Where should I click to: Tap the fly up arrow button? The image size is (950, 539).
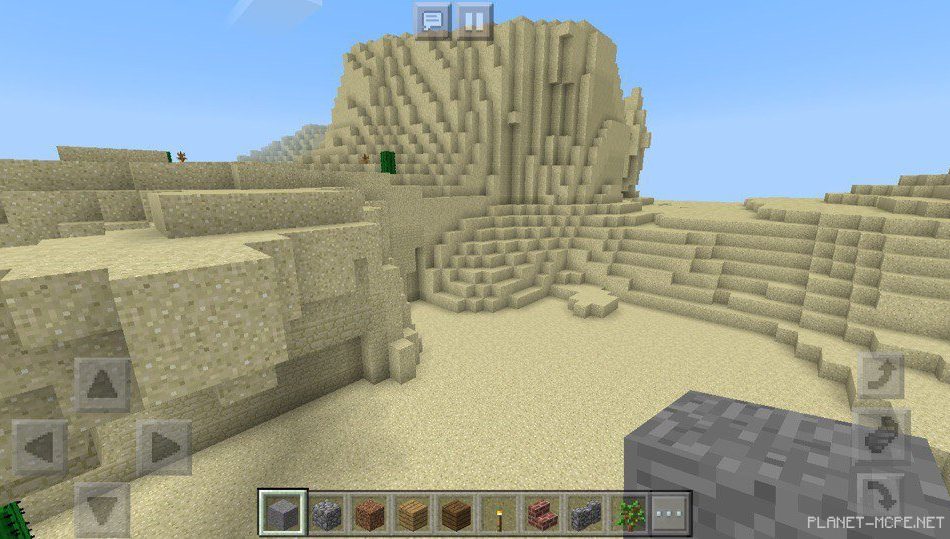[x=881, y=375]
